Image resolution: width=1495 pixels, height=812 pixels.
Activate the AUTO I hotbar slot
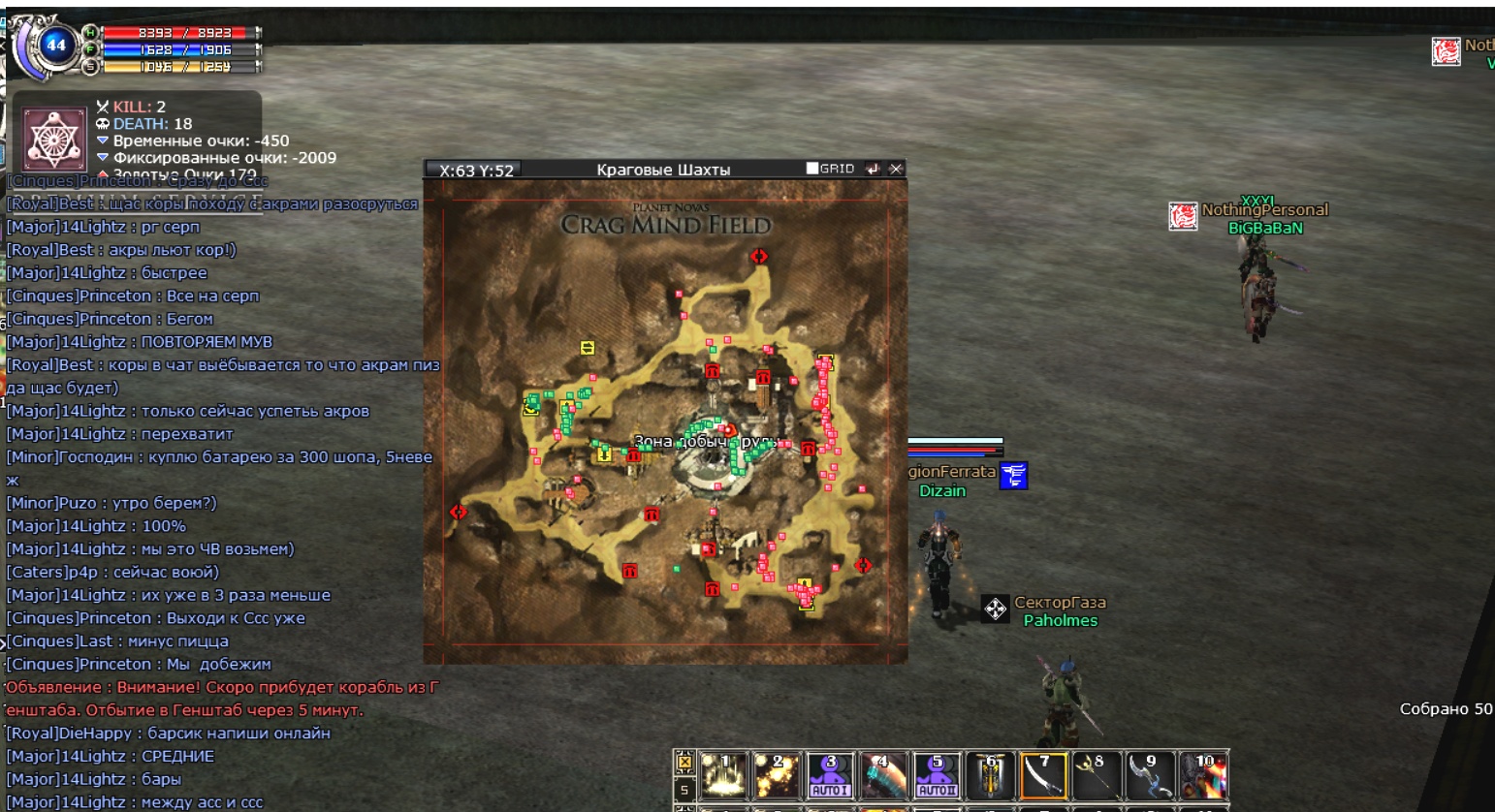pos(830,775)
